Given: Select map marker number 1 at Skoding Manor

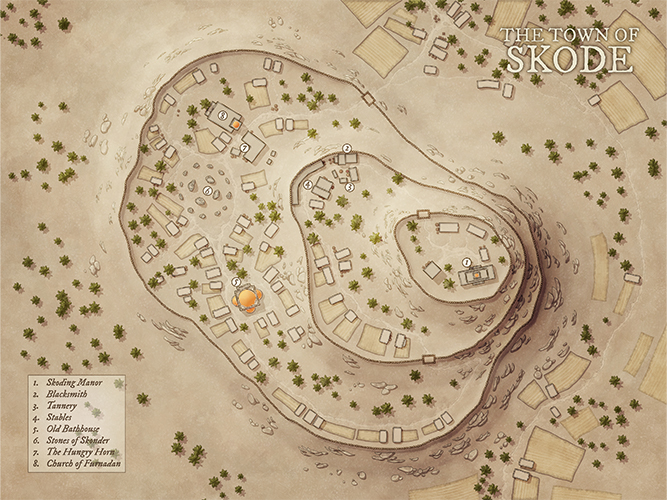Looking at the screenshot, I should [466, 262].
